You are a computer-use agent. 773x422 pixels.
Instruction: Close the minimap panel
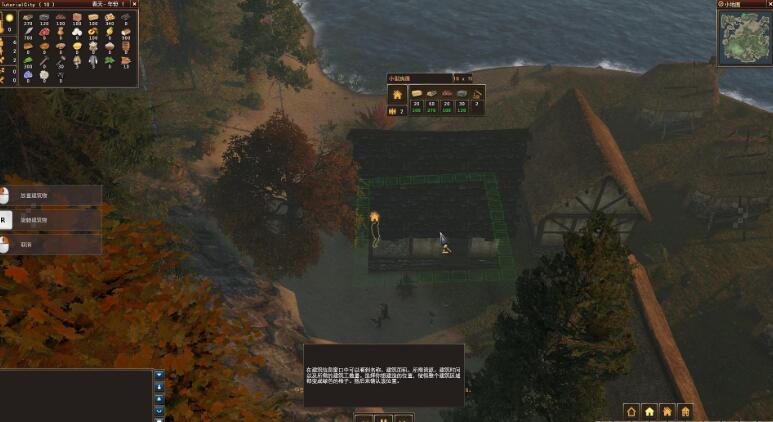(x=767, y=5)
